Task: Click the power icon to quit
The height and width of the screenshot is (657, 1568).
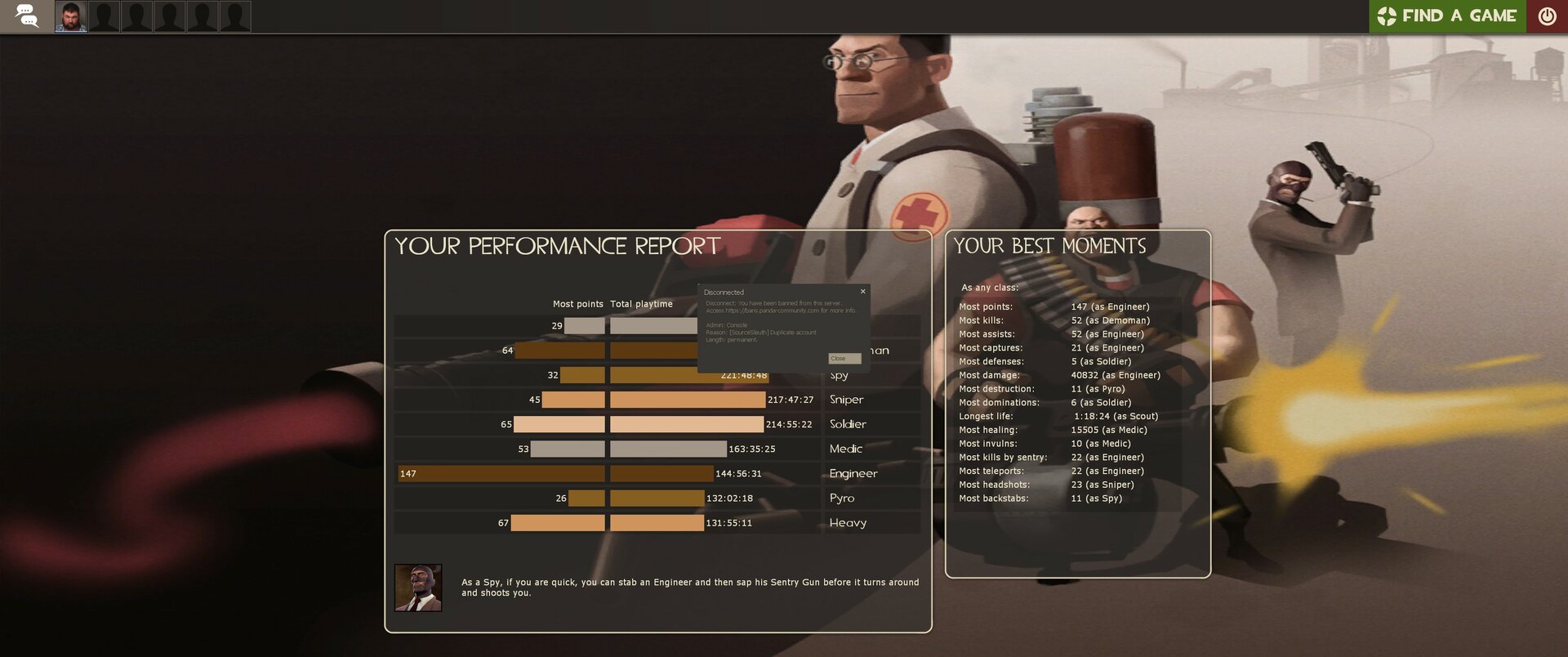Action: point(1547,16)
